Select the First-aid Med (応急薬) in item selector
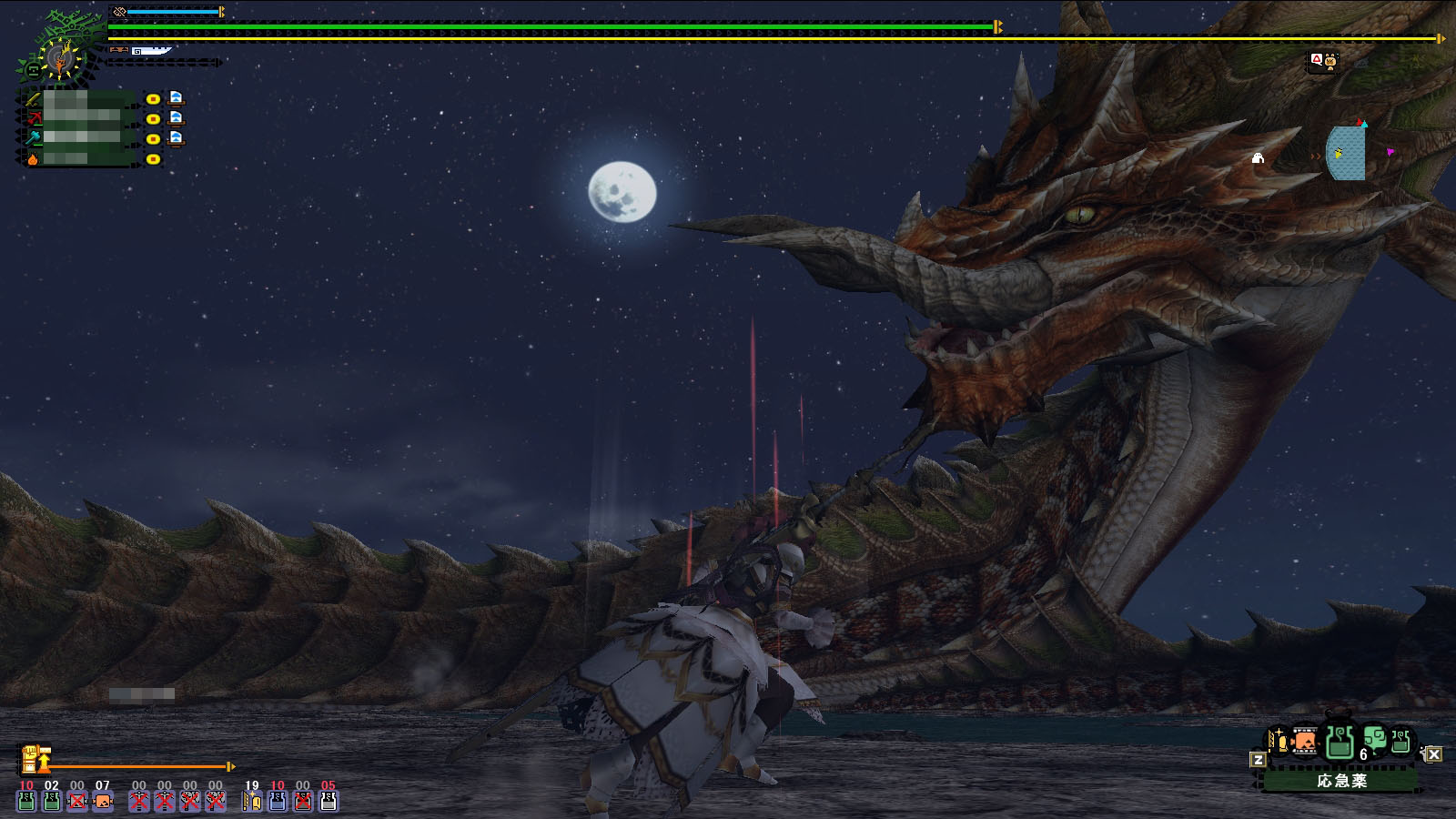The width and height of the screenshot is (1456, 819). pyautogui.click(x=1339, y=743)
